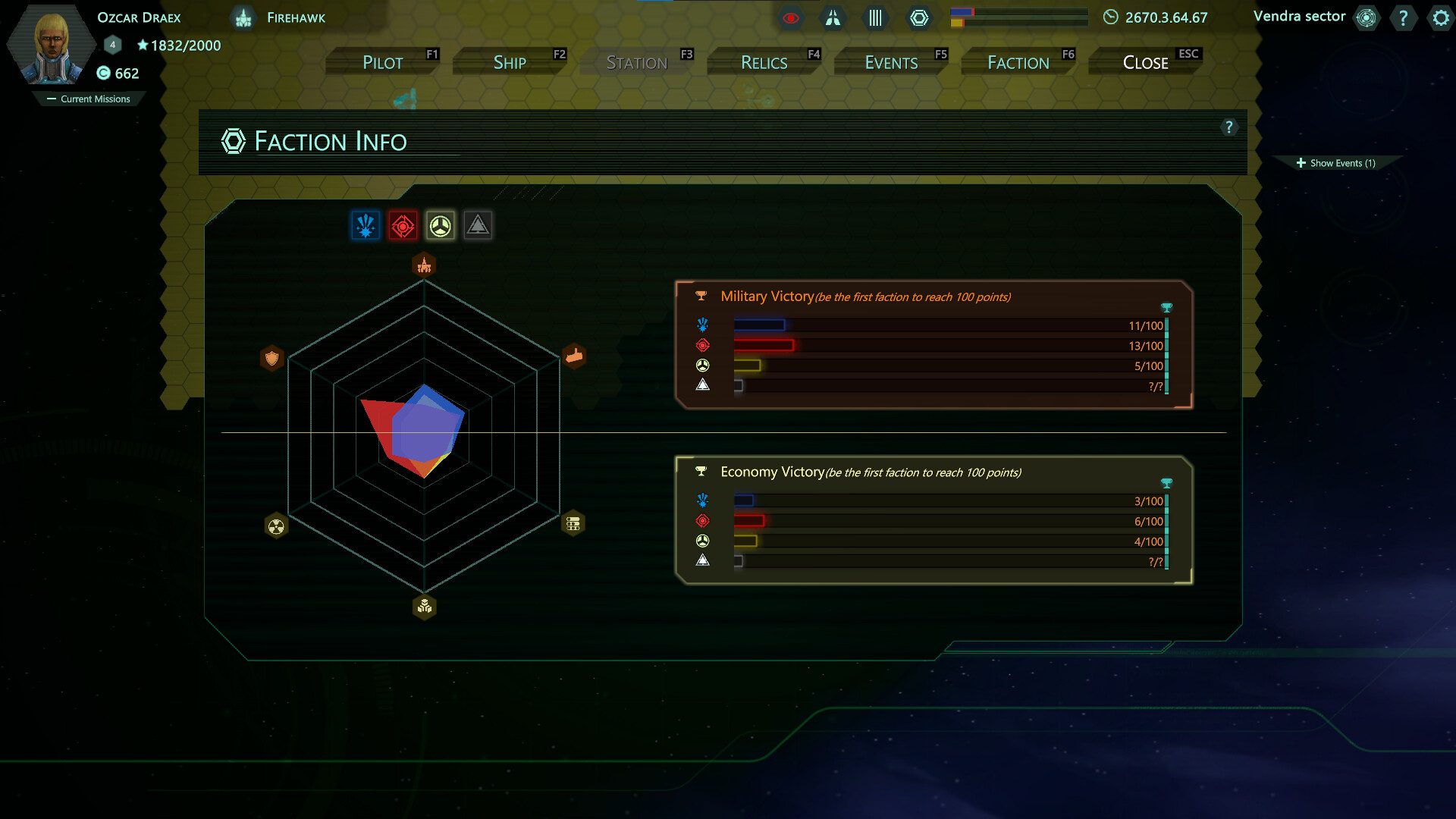
Task: Toggle the gray unknown faction icon
Action: point(478,225)
